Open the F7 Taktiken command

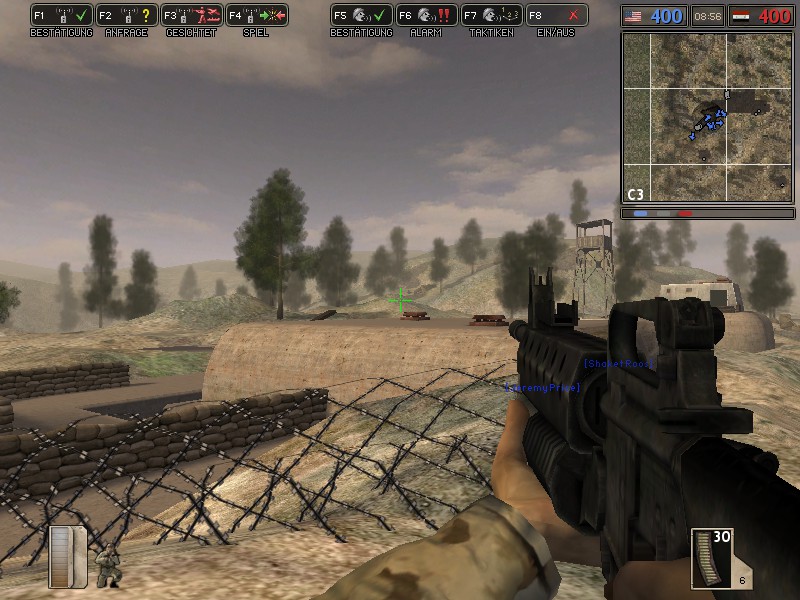492,15
